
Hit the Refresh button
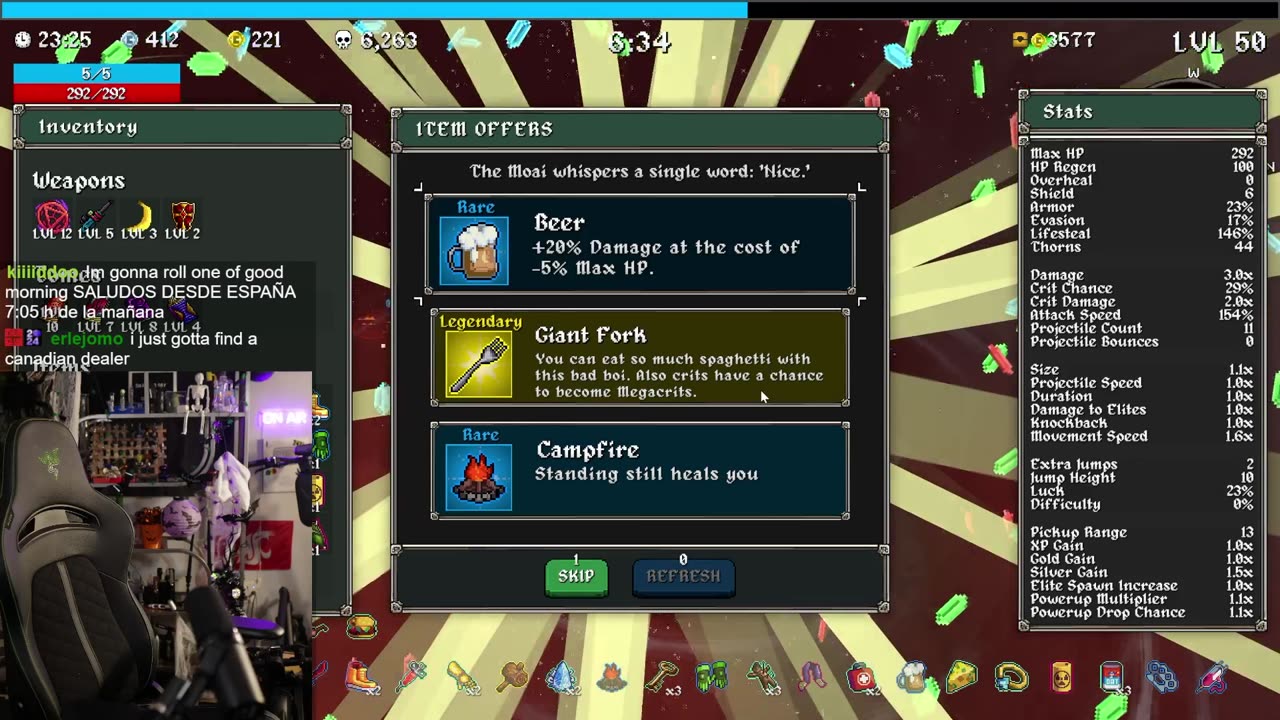click(683, 576)
